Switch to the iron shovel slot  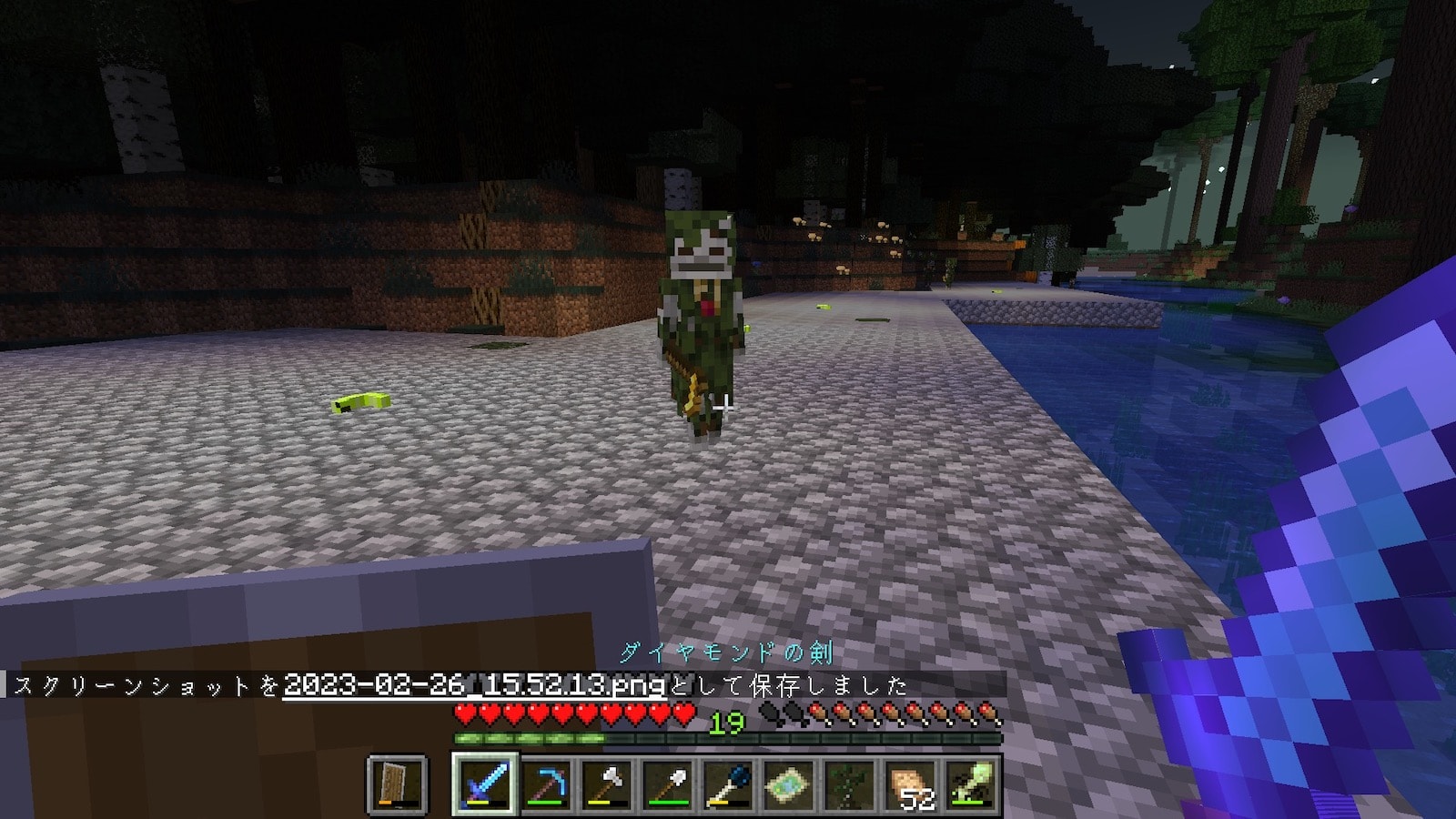(x=667, y=784)
